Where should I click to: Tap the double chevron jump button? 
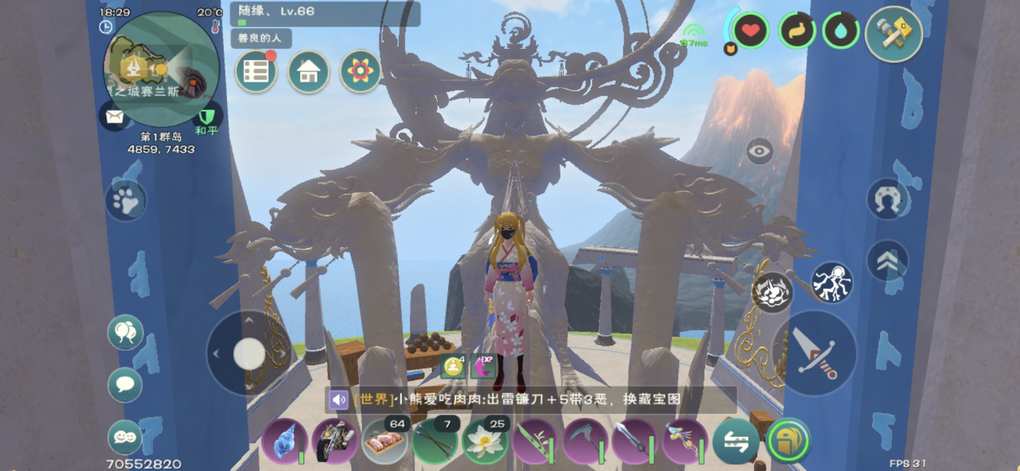[887, 260]
